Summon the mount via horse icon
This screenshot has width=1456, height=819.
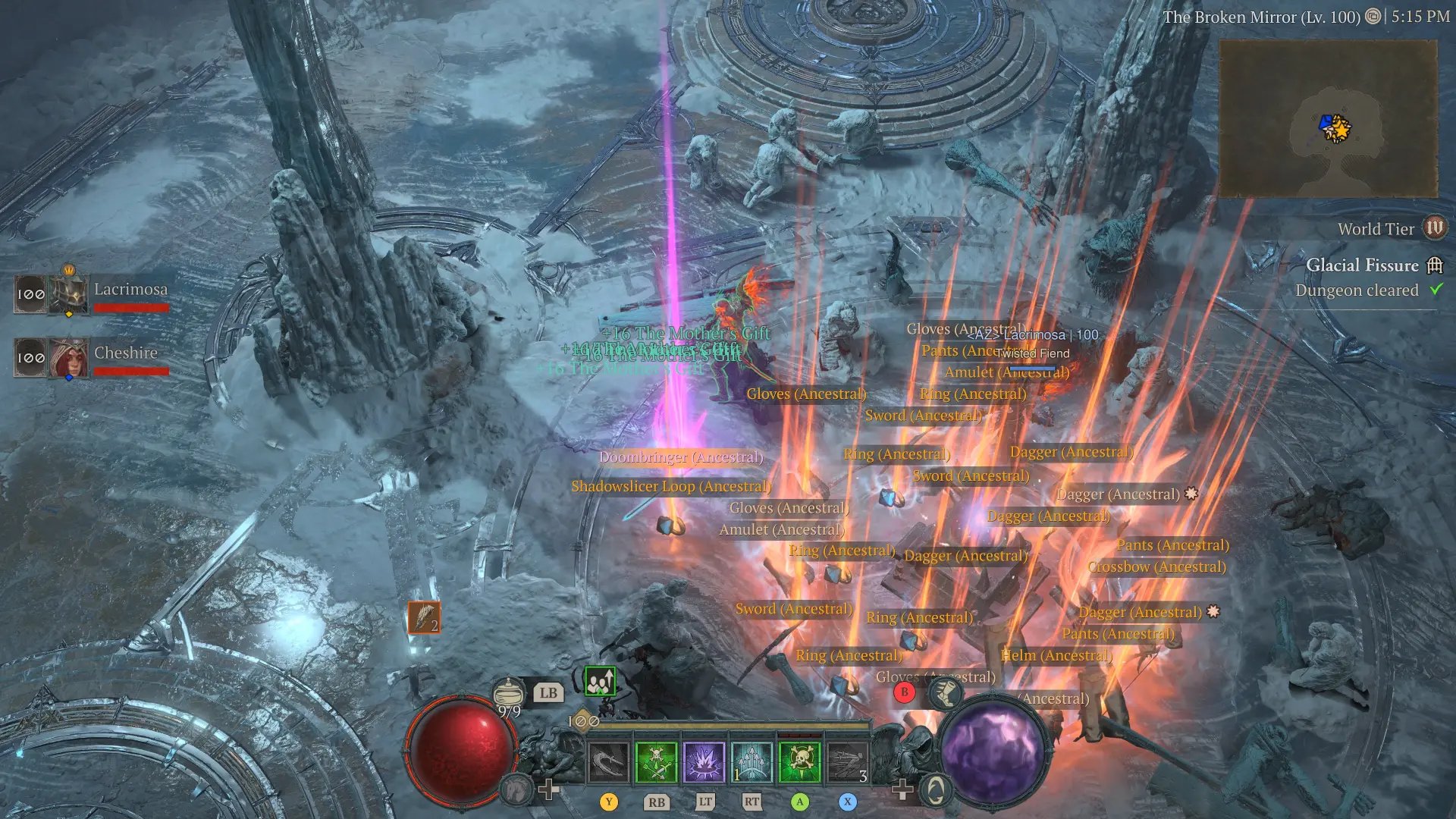(x=517, y=791)
